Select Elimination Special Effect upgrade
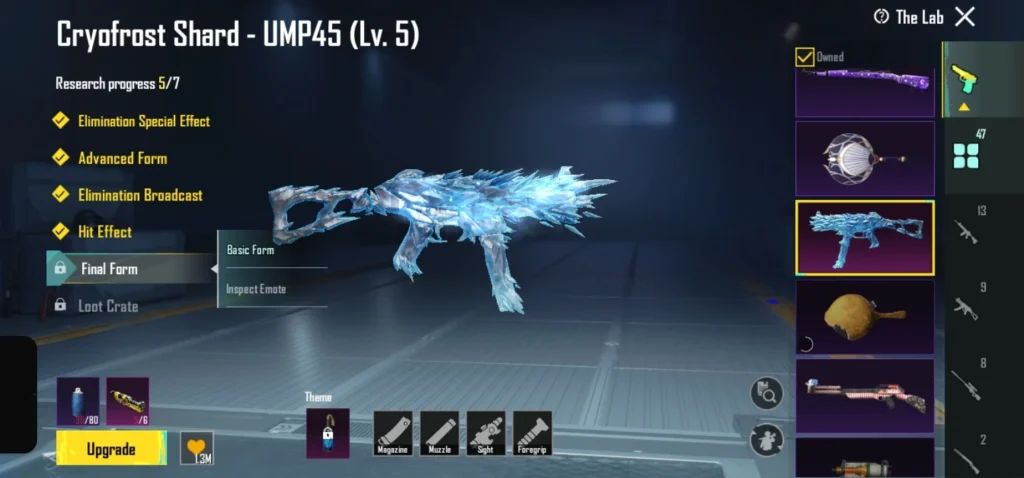The width and height of the screenshot is (1024, 478). tap(143, 121)
